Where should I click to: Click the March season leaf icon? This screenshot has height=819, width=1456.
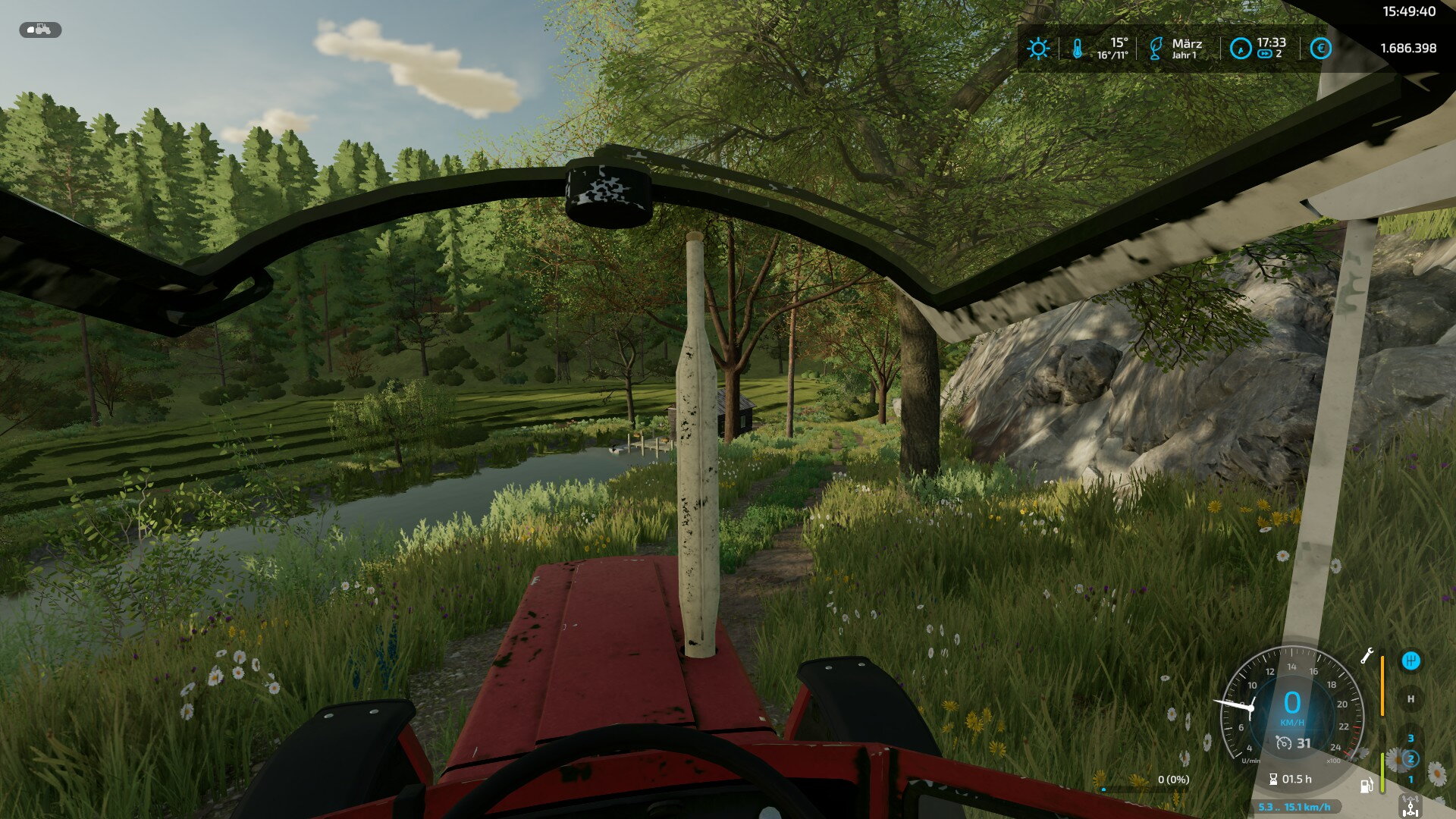pyautogui.click(x=1155, y=49)
